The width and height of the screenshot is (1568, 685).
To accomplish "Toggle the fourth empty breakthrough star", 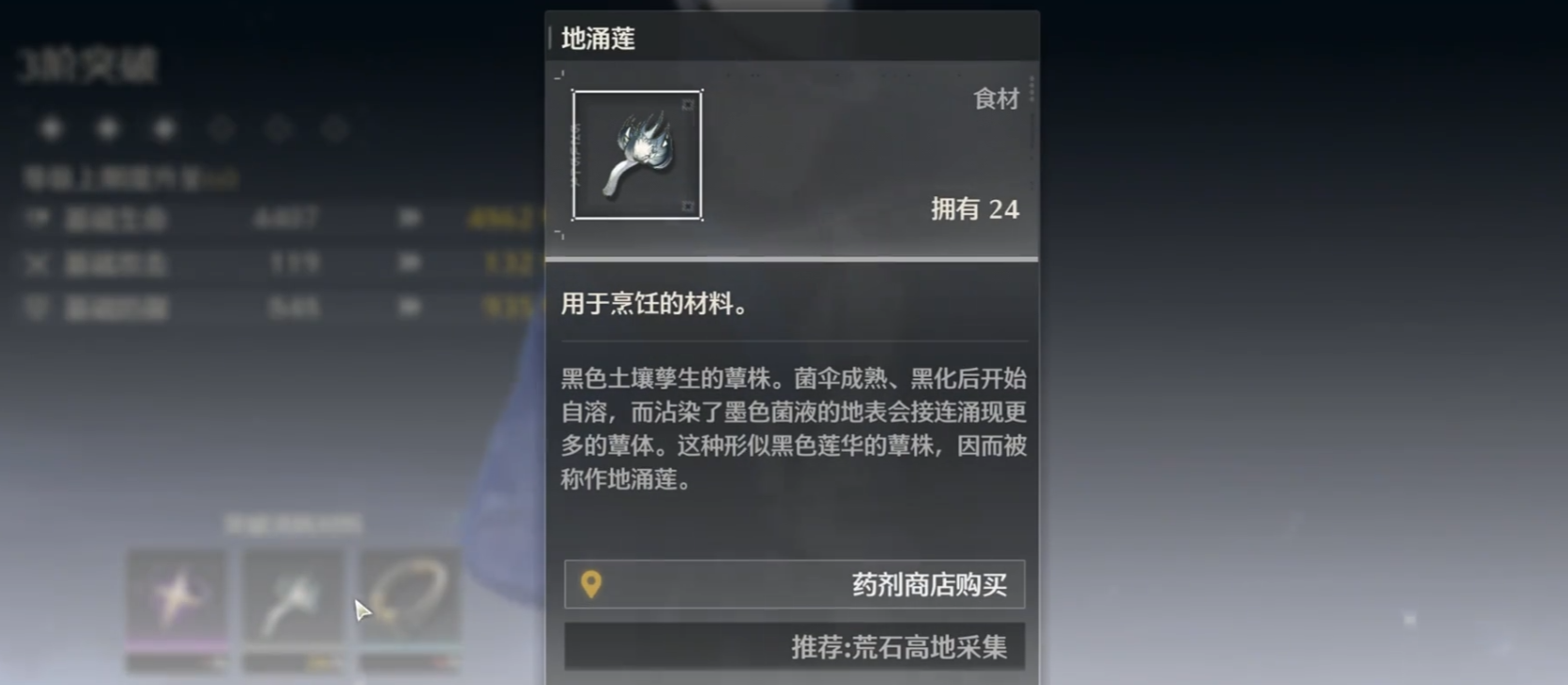I will 224,129.
